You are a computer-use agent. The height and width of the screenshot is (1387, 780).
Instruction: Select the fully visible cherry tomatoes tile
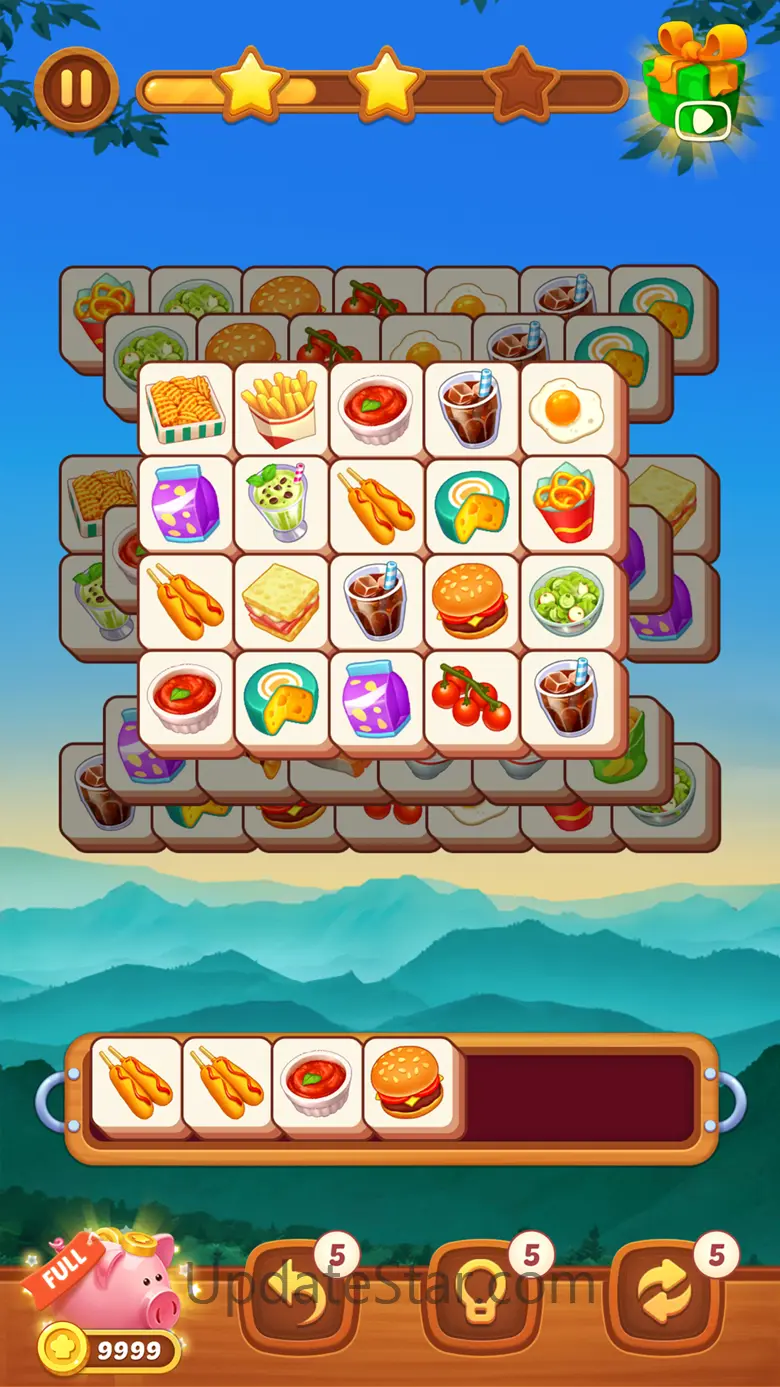click(x=470, y=696)
